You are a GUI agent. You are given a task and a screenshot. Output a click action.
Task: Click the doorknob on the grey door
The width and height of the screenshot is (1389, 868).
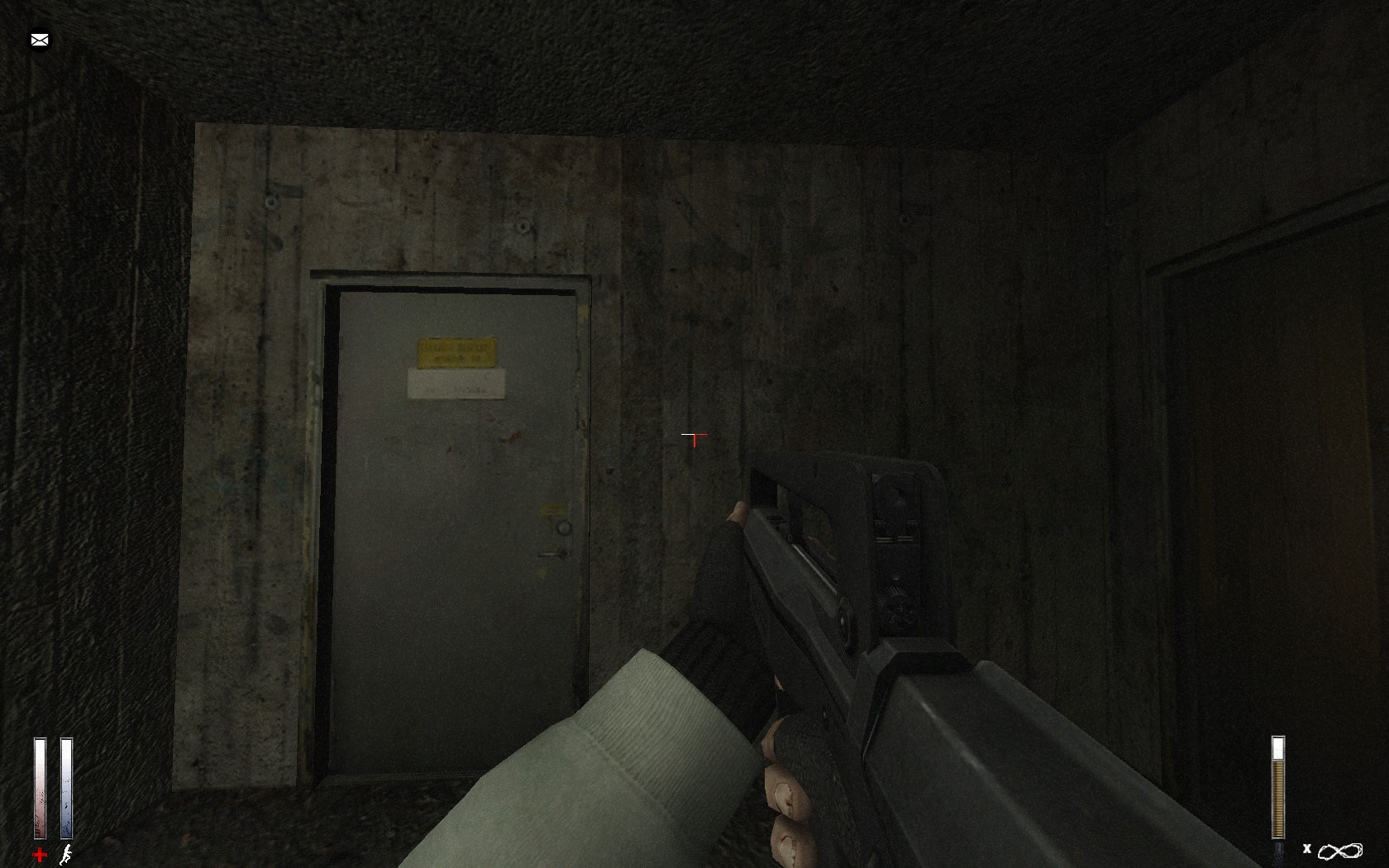566,526
